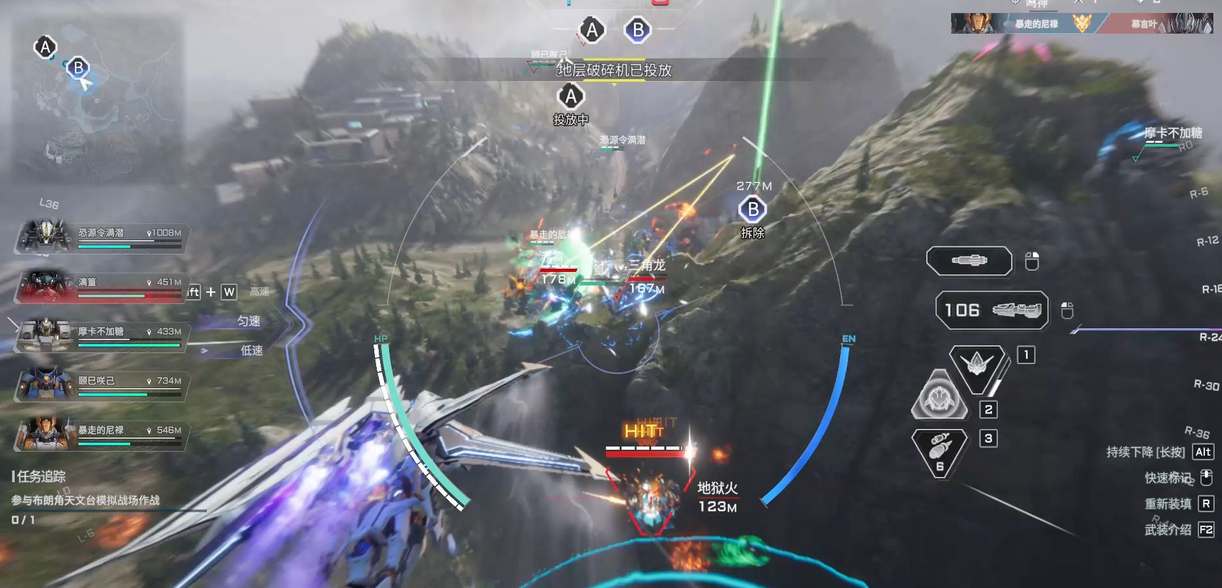This screenshot has height=588, width=1222.
Task: Open the 任务追踪 mission tracker
Action: click(47, 478)
